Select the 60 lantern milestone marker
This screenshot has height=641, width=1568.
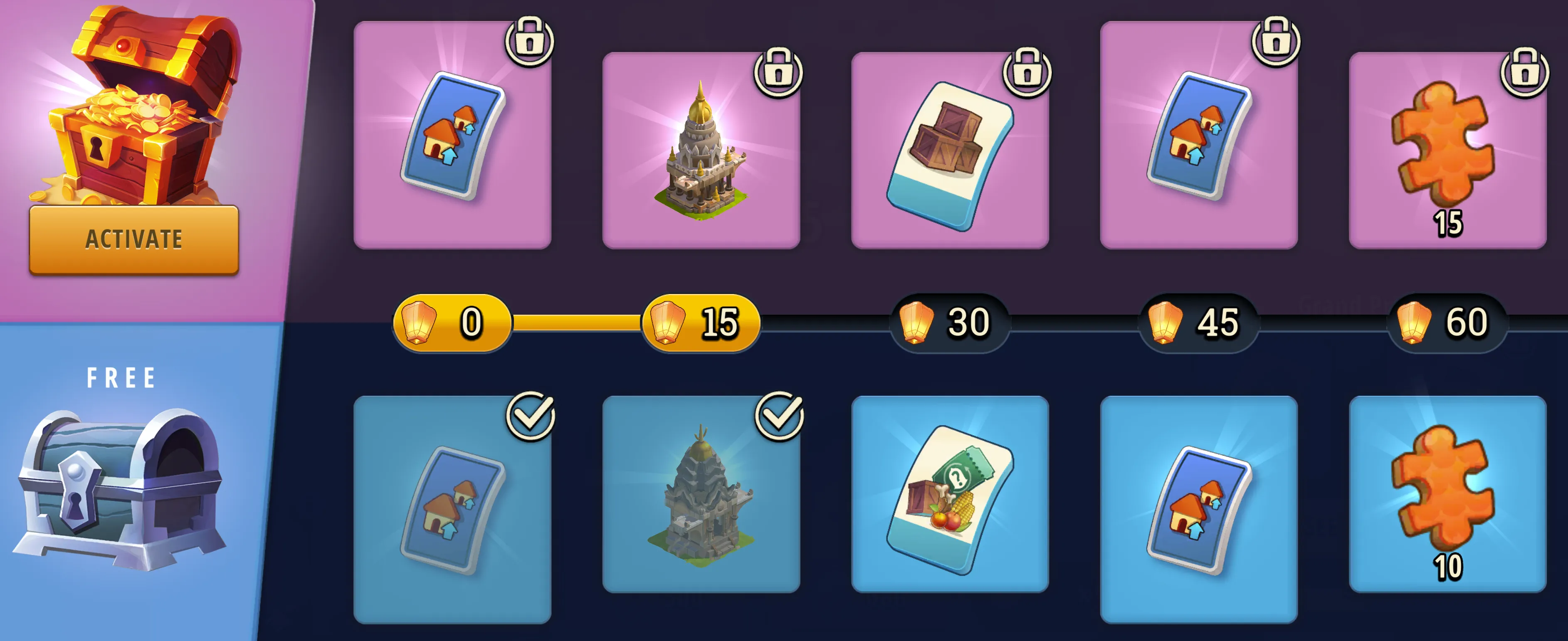pyautogui.click(x=1447, y=323)
